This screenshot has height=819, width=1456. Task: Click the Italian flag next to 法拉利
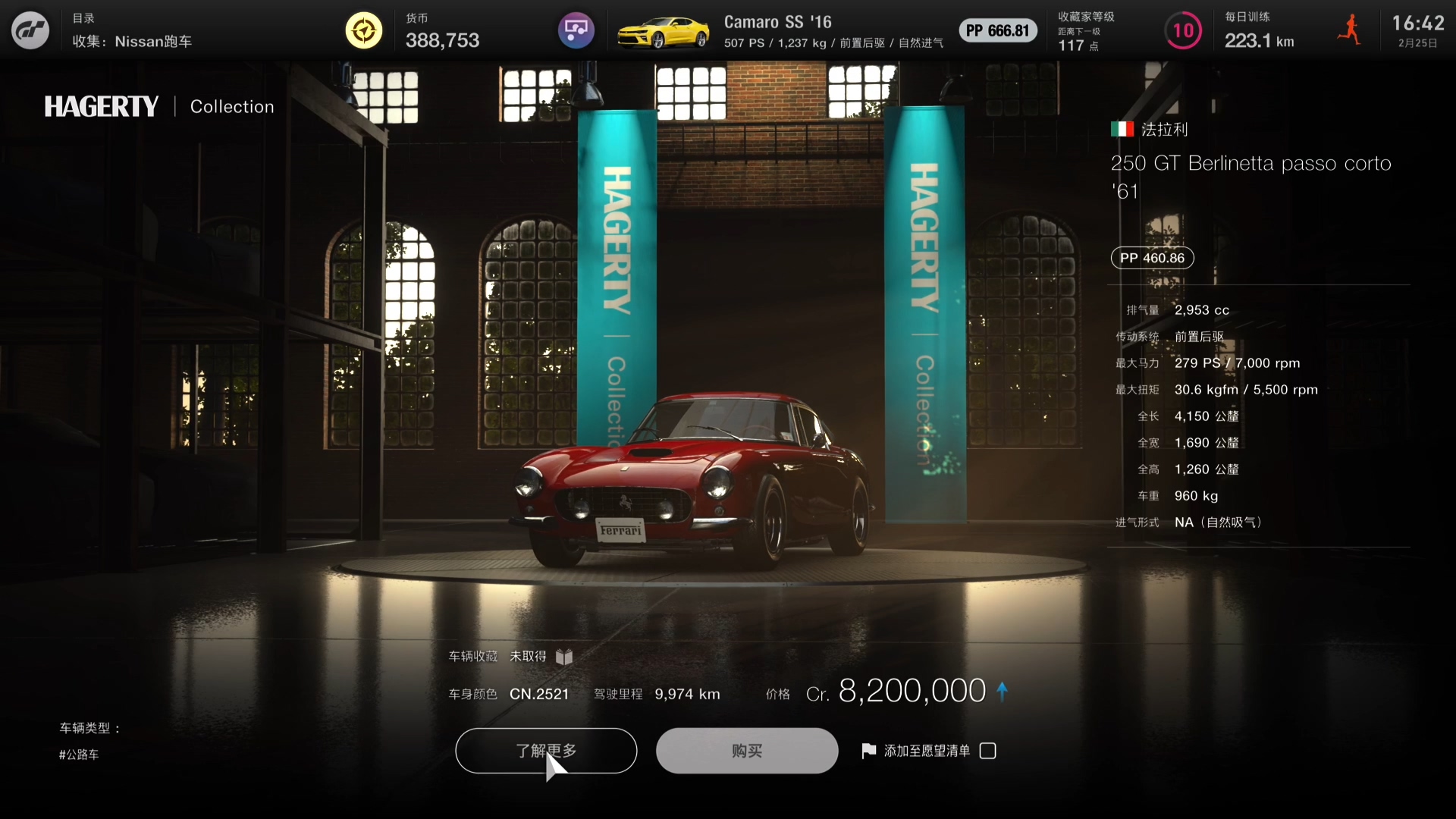(1123, 129)
